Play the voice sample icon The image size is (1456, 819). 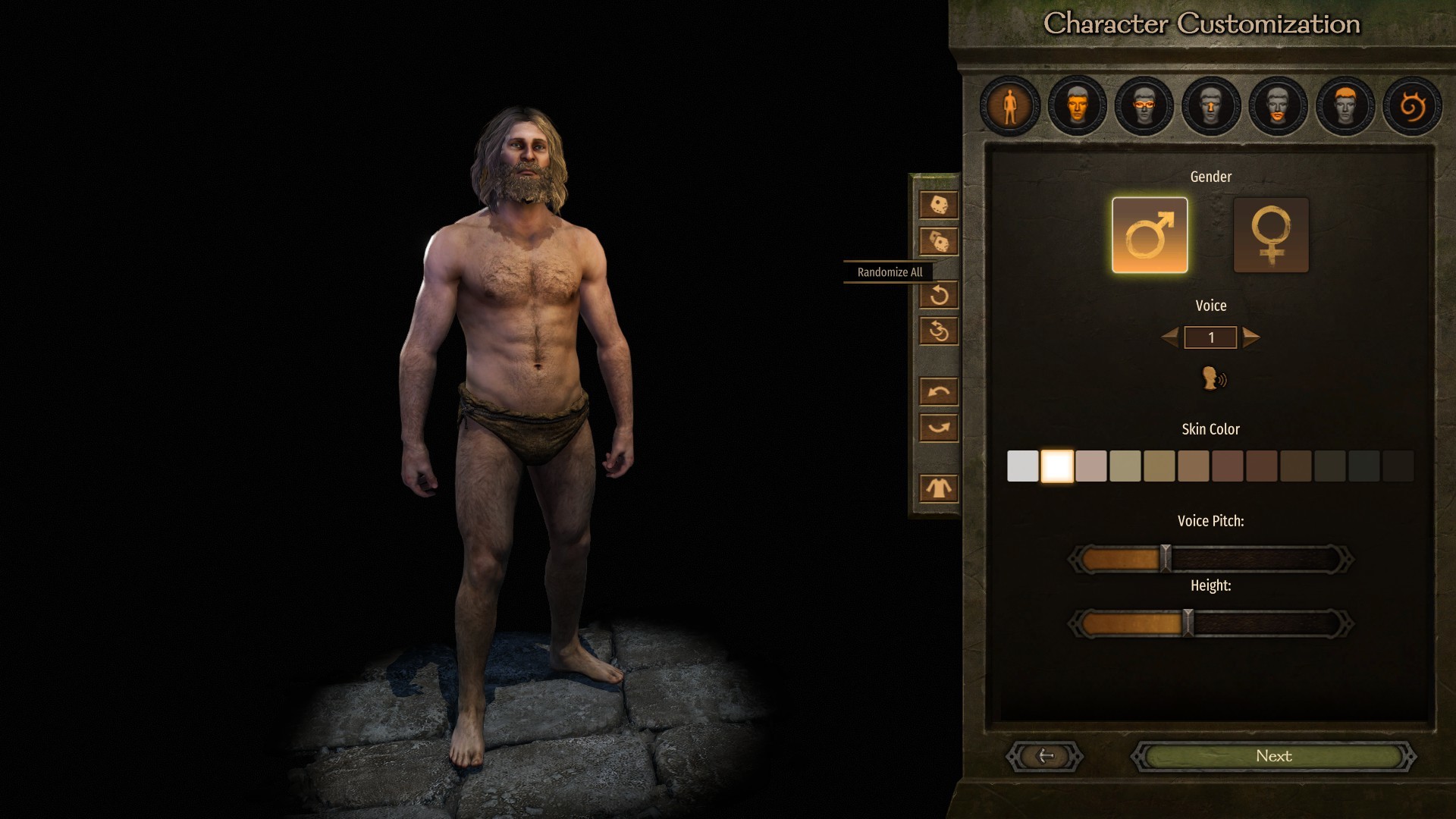point(1213,378)
